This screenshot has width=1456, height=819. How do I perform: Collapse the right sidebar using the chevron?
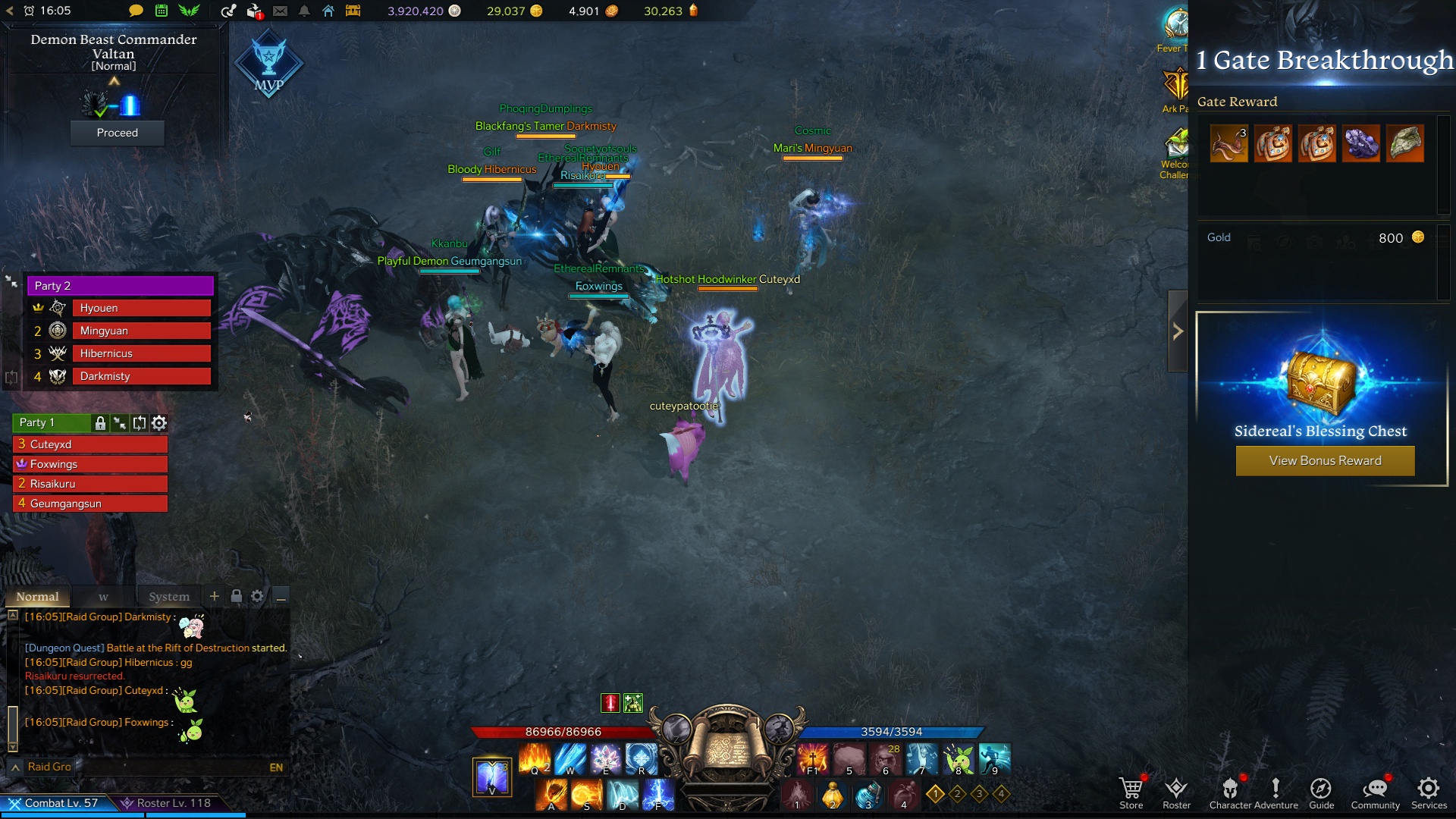click(x=1177, y=331)
